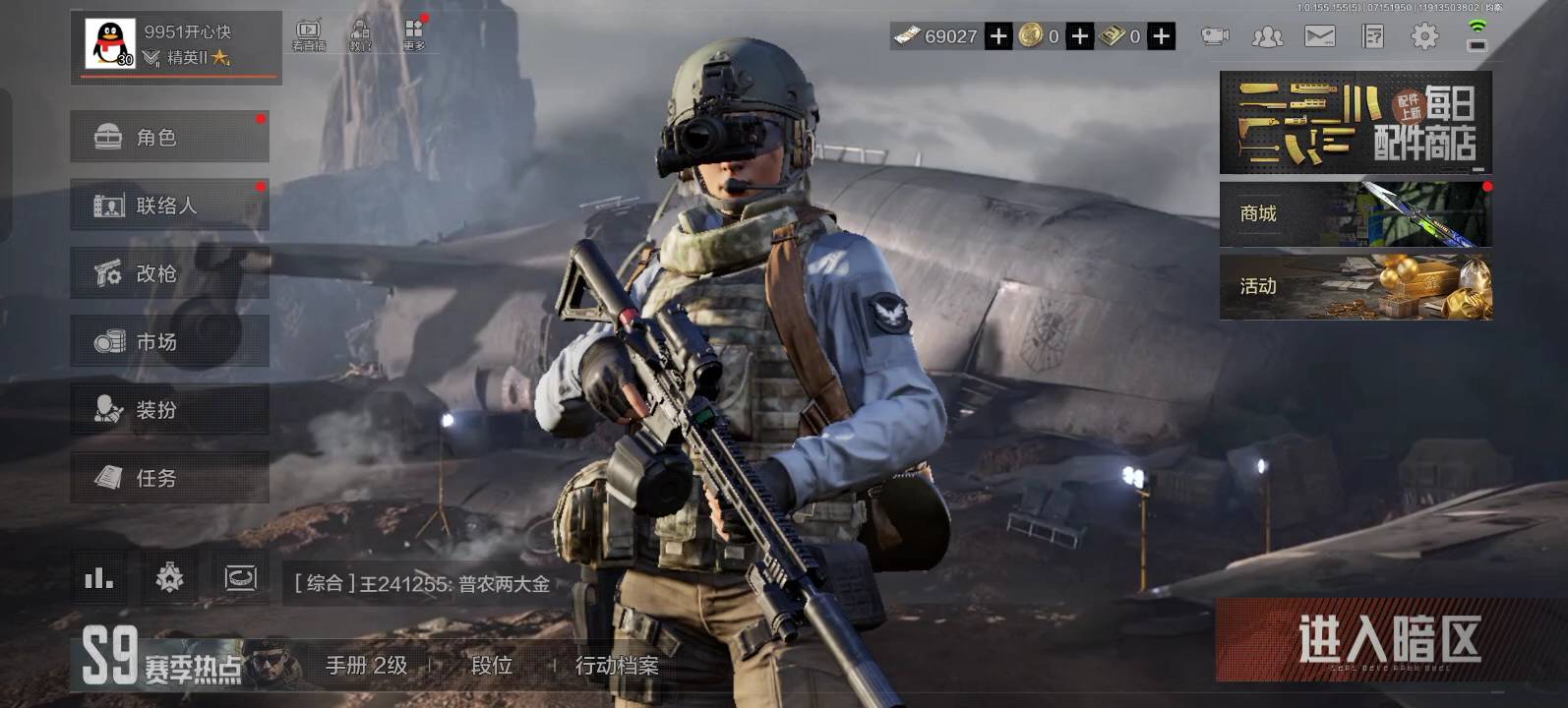Open the 联络人 (Contacts) menu
Viewport: 1568px width, 708px height.
coord(169,205)
